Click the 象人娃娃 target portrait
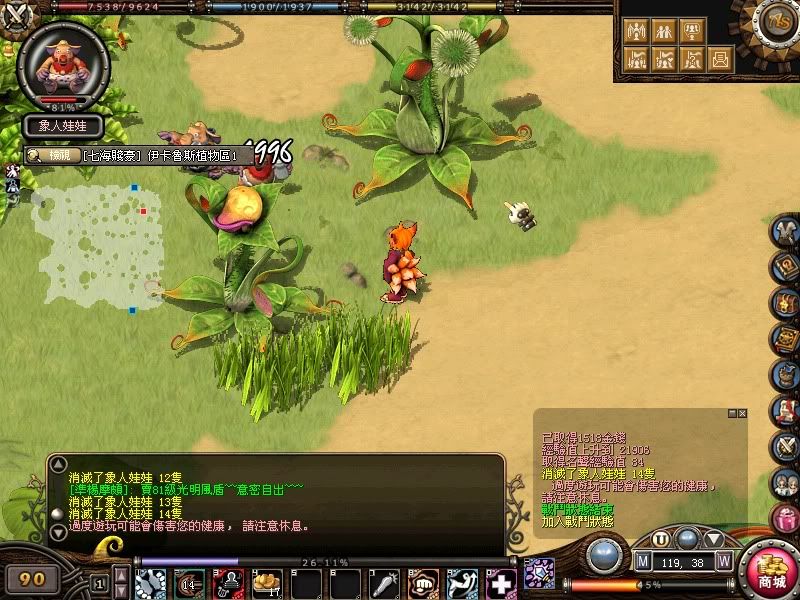The image size is (800, 600). [64, 60]
